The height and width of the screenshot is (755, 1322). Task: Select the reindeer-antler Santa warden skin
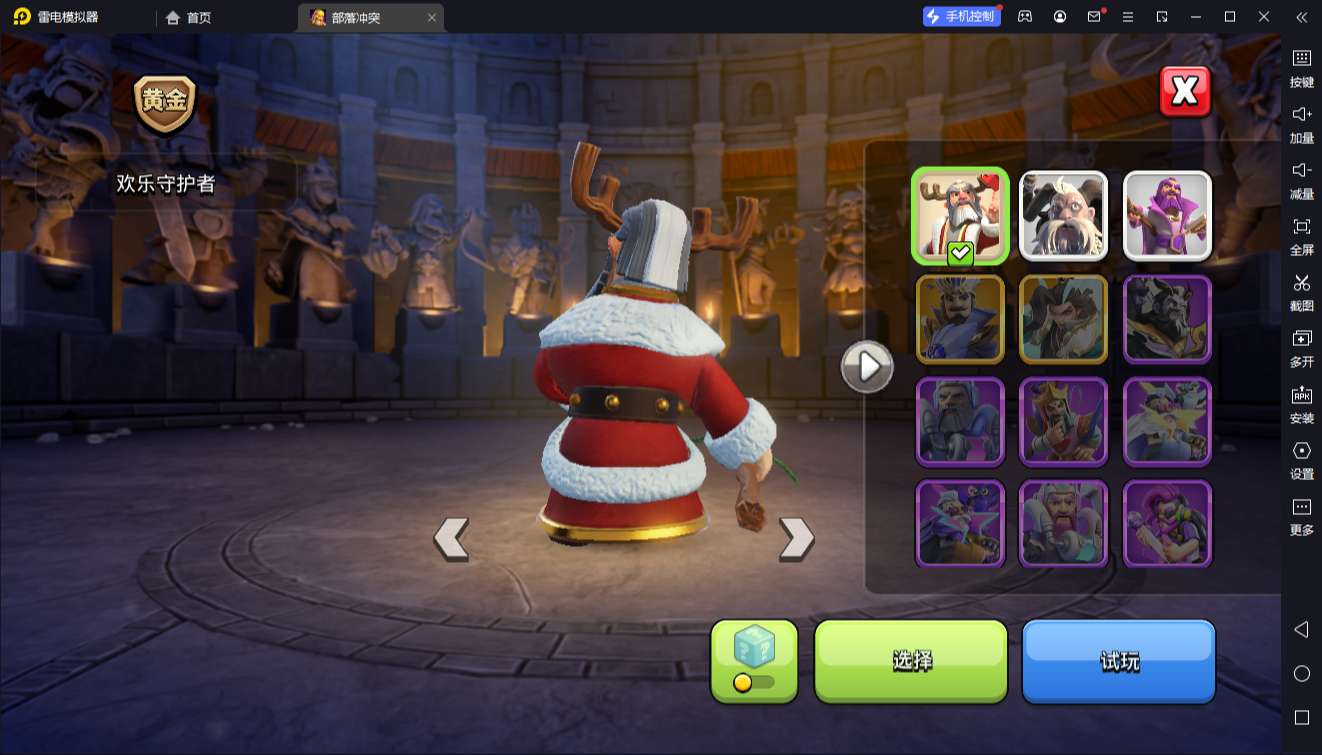(x=960, y=216)
